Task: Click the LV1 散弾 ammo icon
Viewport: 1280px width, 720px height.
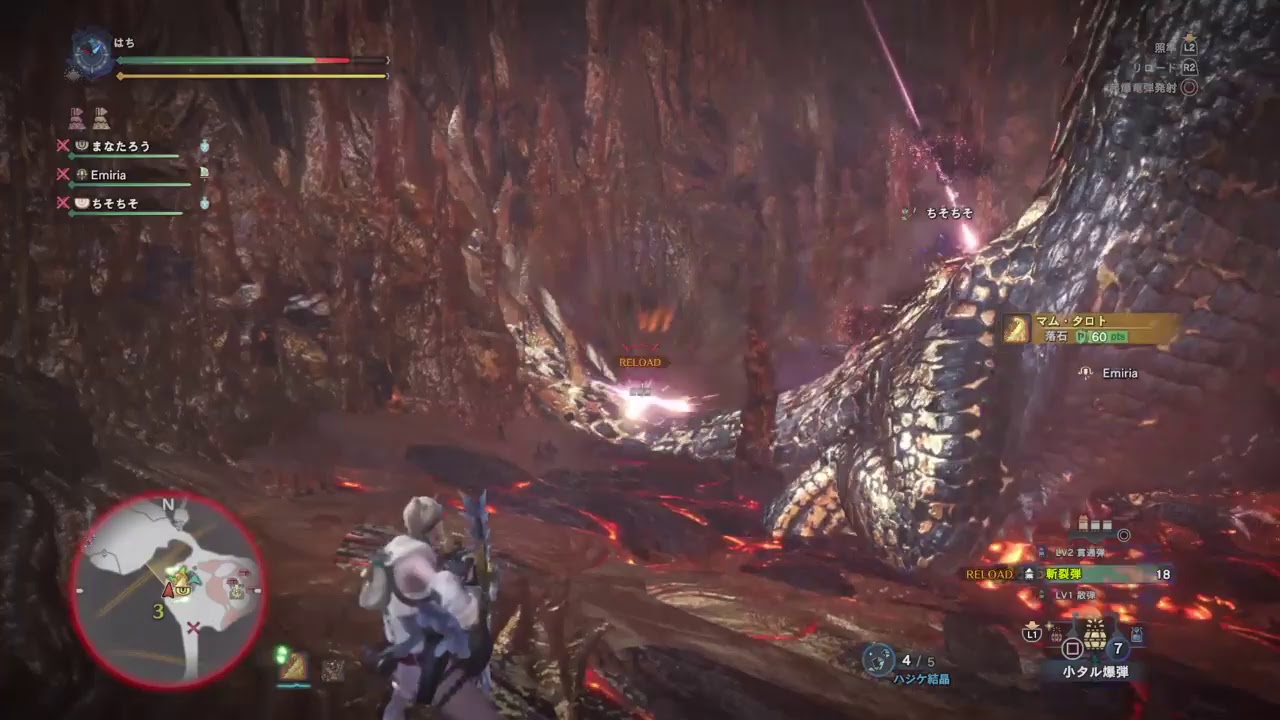Action: pyautogui.click(x=1041, y=596)
